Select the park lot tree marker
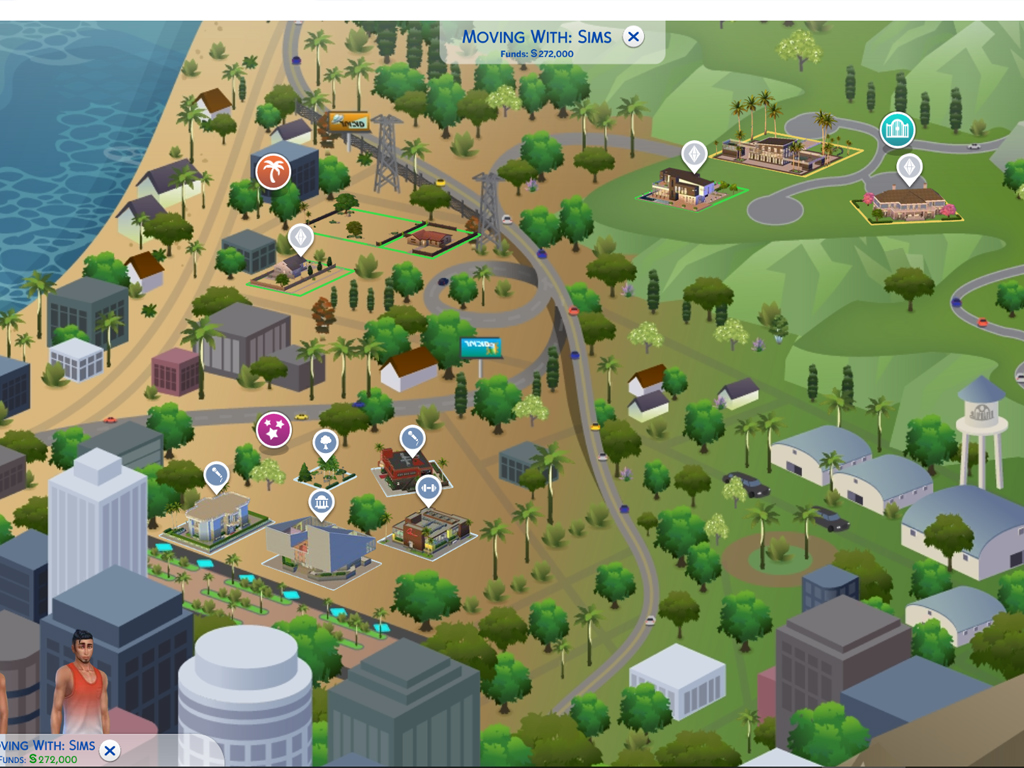Viewport: 1024px width, 768px height. pyautogui.click(x=325, y=443)
